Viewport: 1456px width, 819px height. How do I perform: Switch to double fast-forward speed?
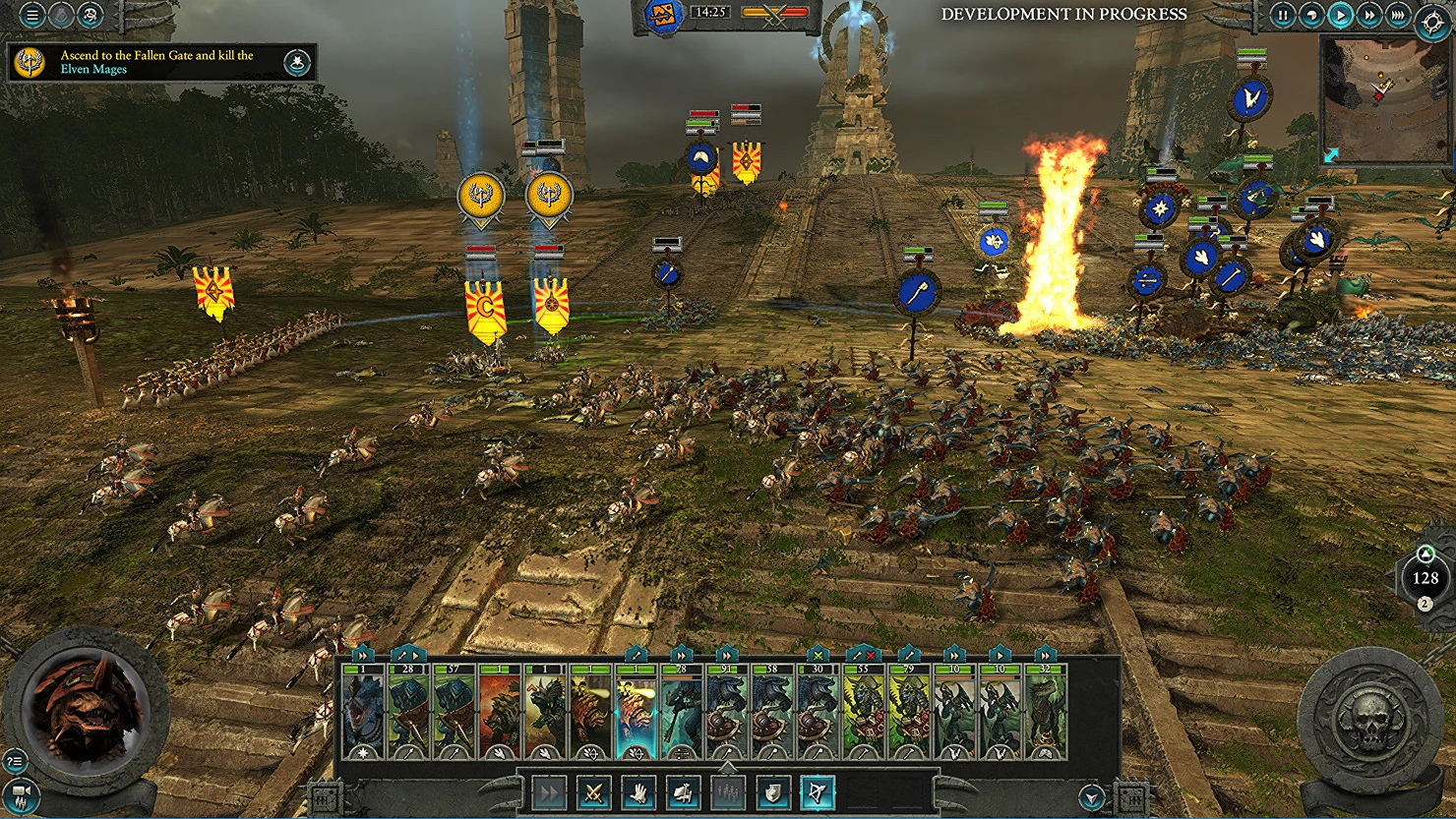pyautogui.click(x=1368, y=15)
